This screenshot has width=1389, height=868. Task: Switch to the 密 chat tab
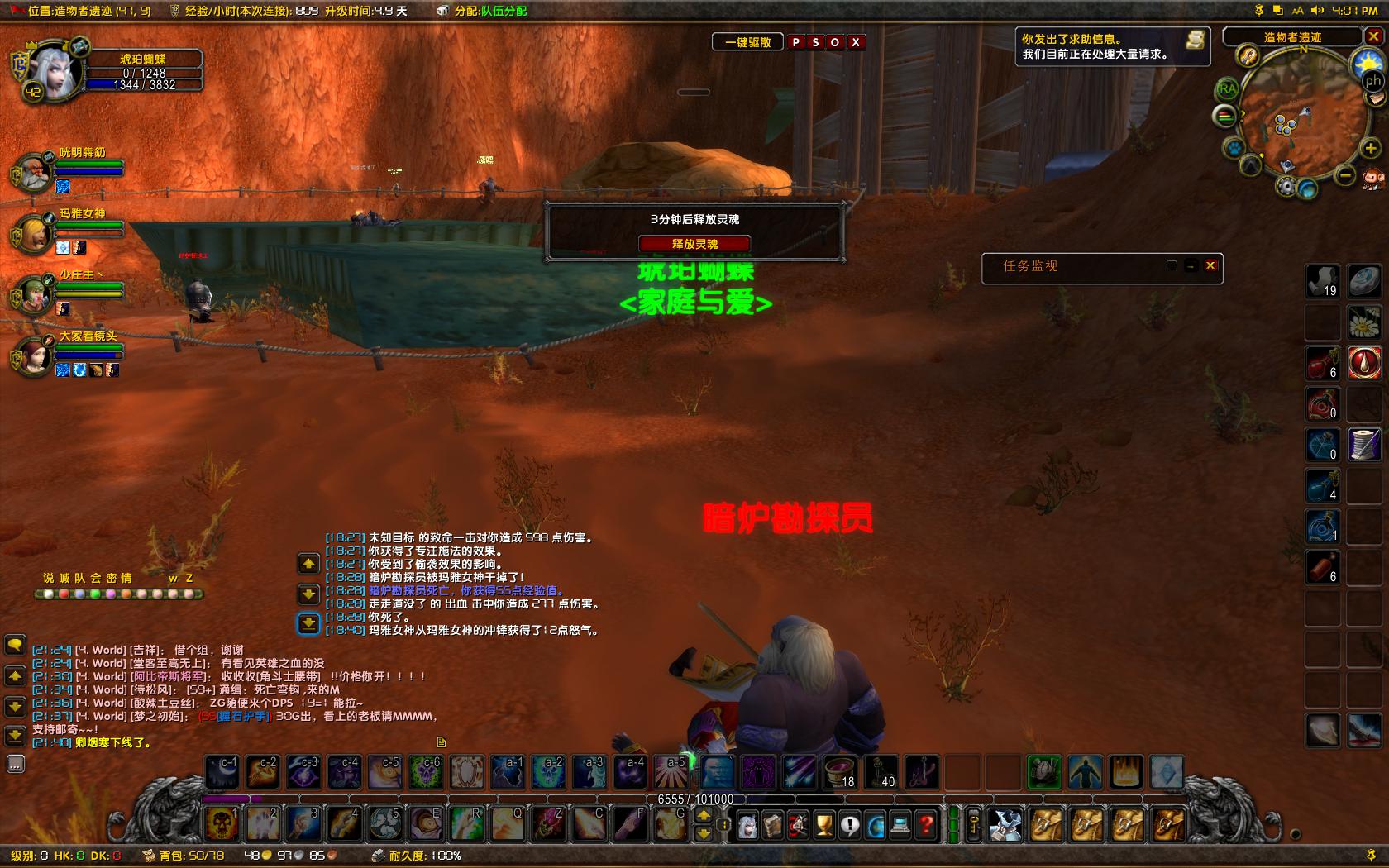coord(110,579)
